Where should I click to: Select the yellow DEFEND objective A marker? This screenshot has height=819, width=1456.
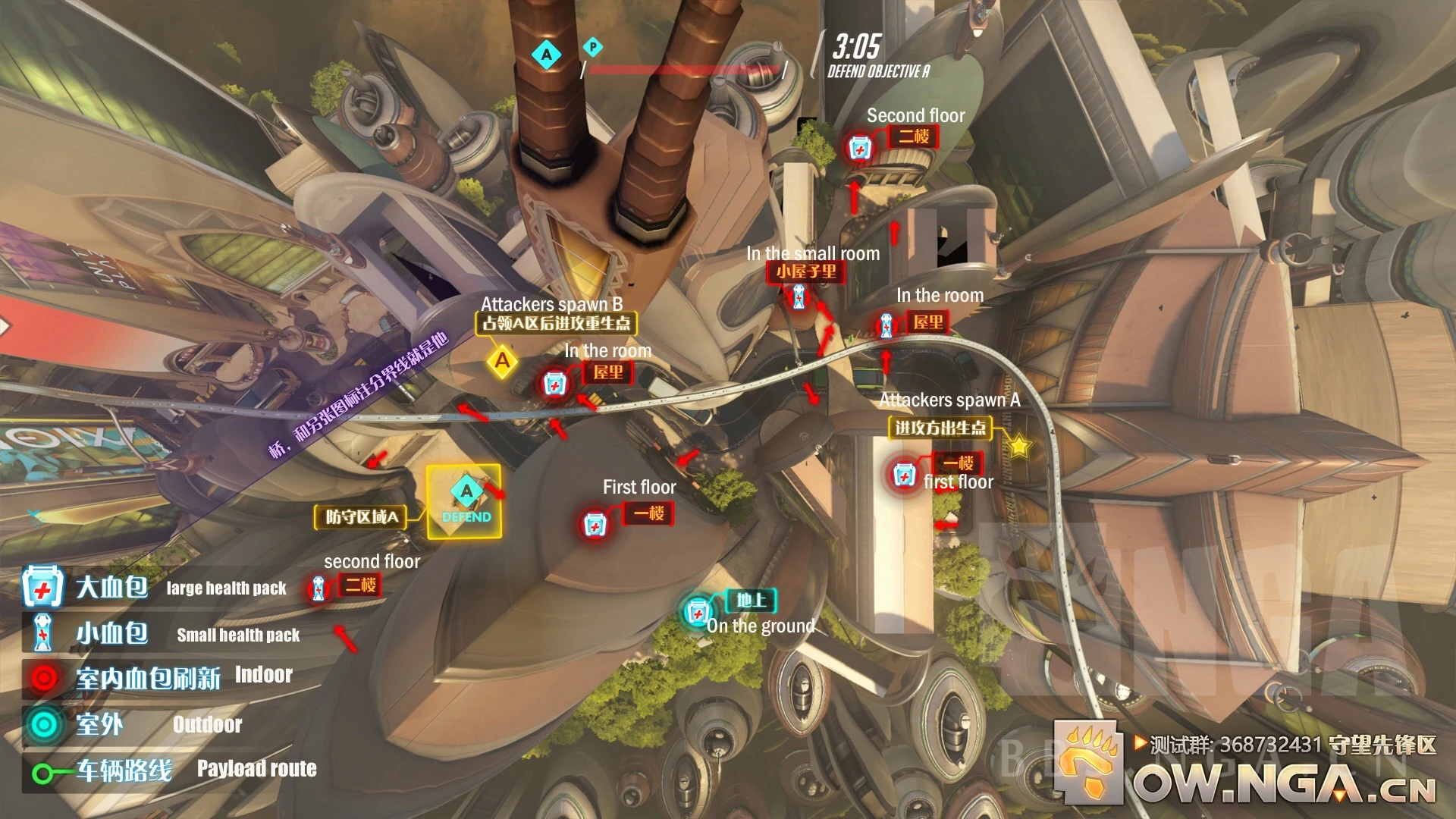(464, 501)
